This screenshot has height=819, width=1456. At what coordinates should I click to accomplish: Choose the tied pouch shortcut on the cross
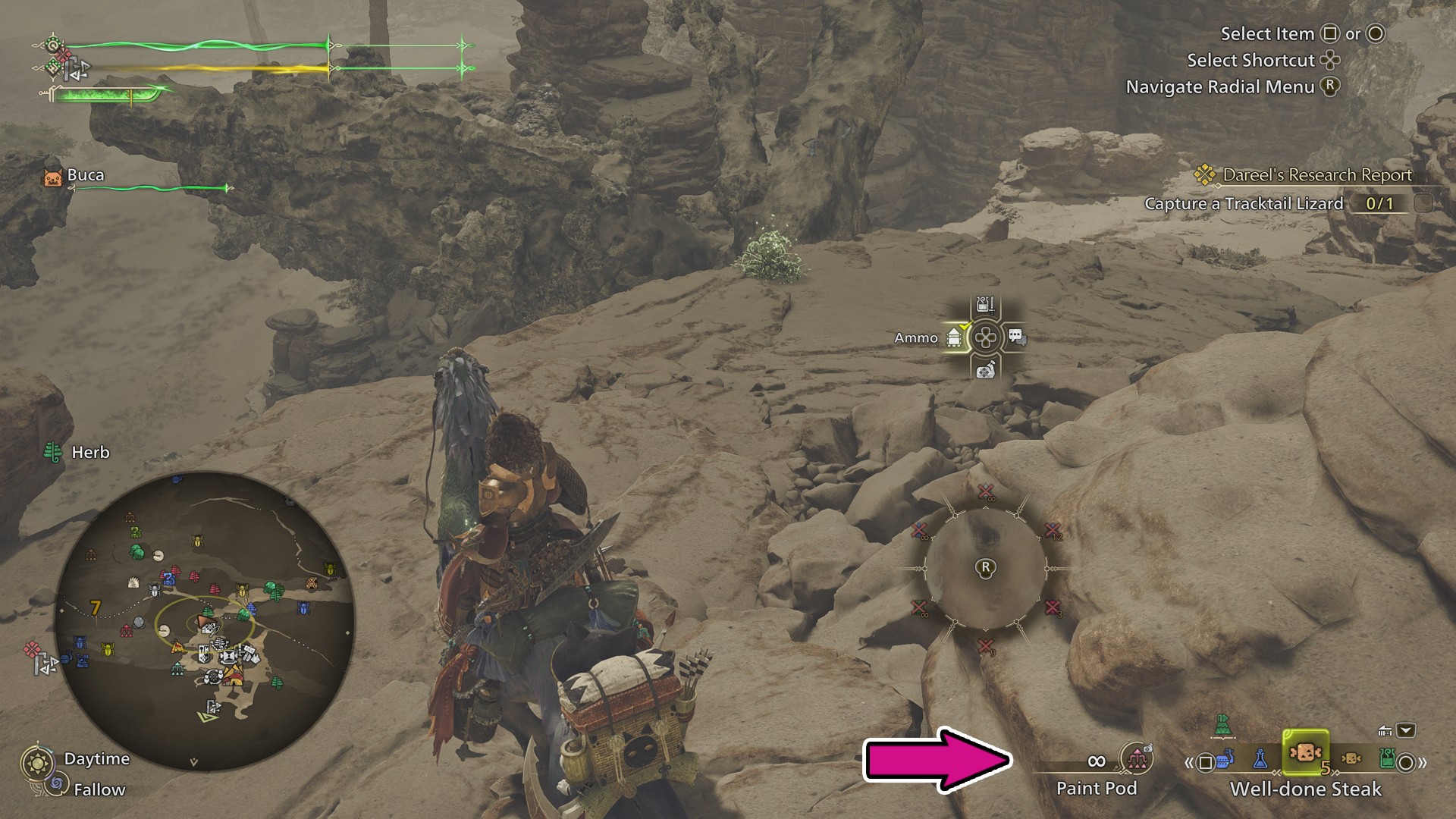tap(985, 370)
